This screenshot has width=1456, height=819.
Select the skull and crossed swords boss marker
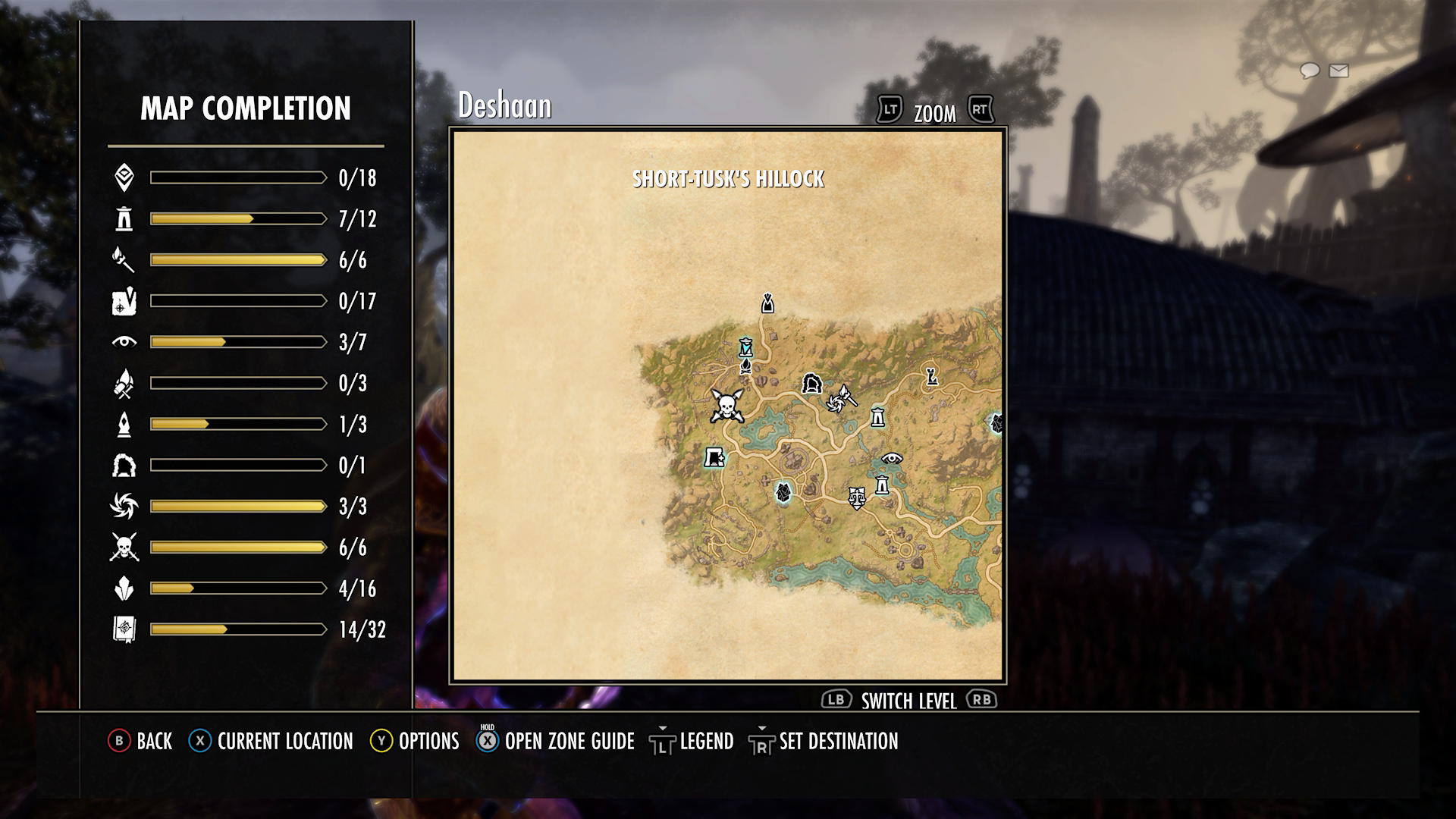pyautogui.click(x=726, y=406)
